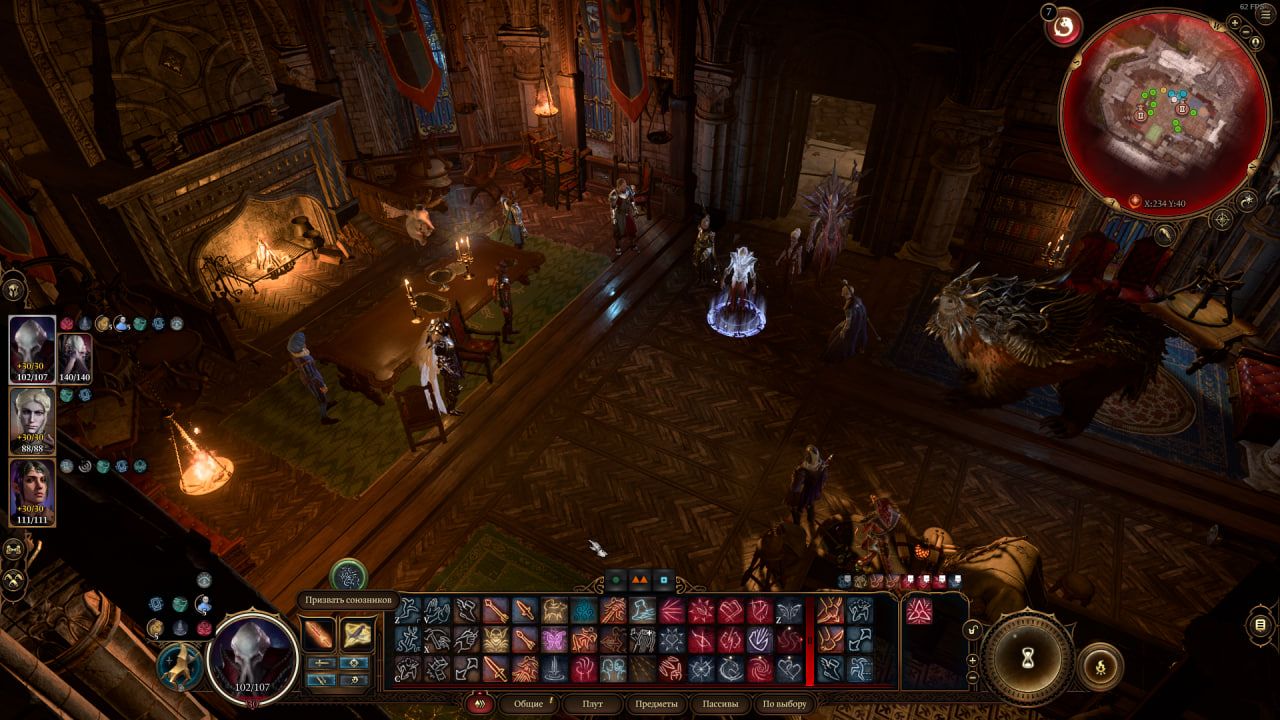Select the large character portrait by hotbar

point(253,656)
